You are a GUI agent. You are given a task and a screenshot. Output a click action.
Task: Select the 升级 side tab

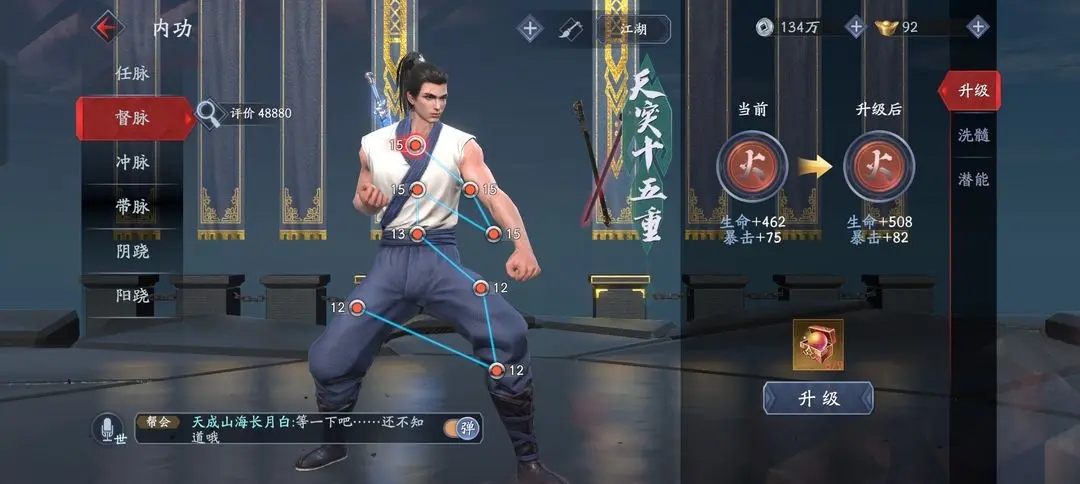click(972, 90)
